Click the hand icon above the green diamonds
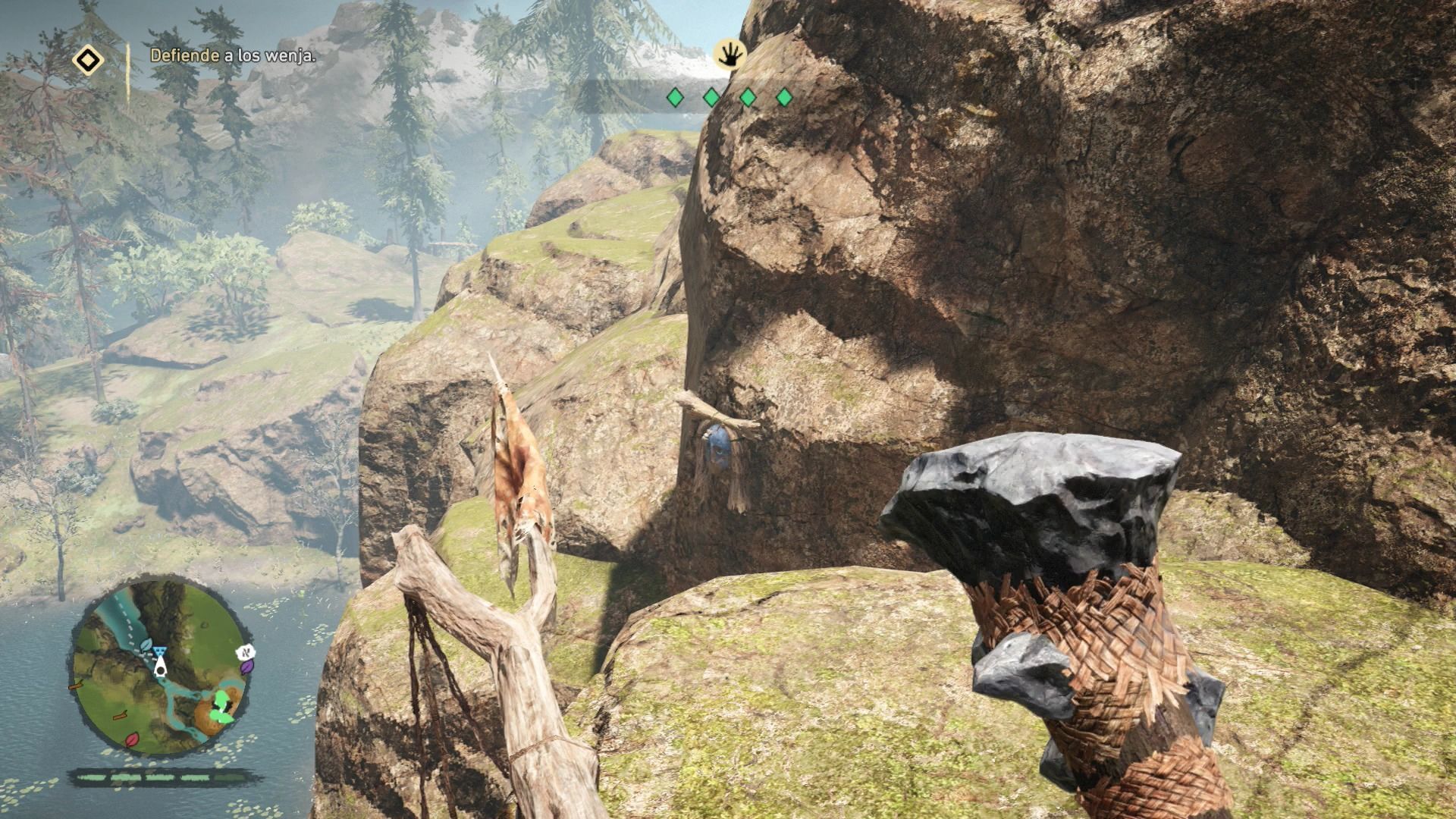This screenshot has width=1456, height=819. point(730,55)
